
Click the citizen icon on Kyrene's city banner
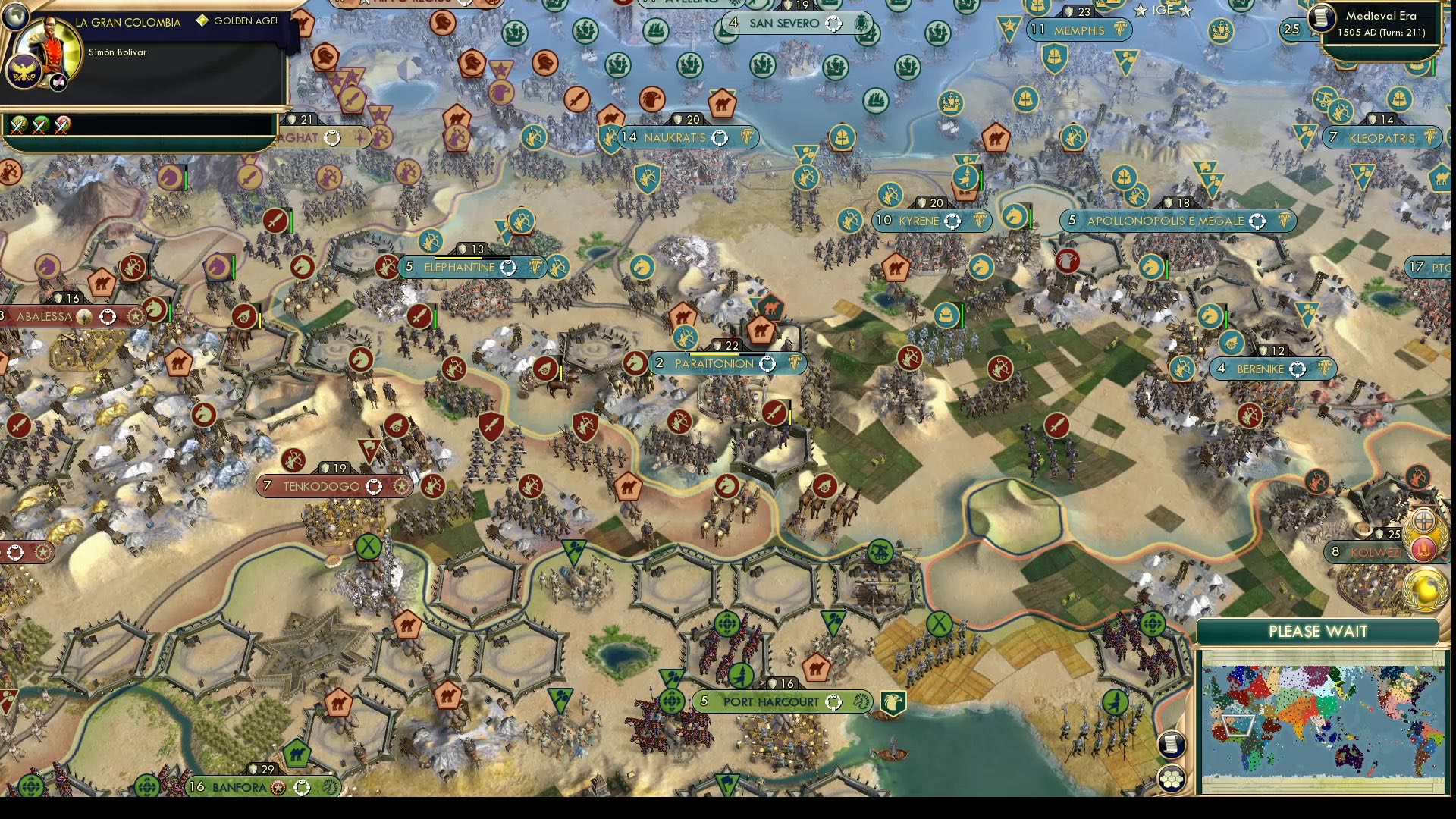point(950,221)
